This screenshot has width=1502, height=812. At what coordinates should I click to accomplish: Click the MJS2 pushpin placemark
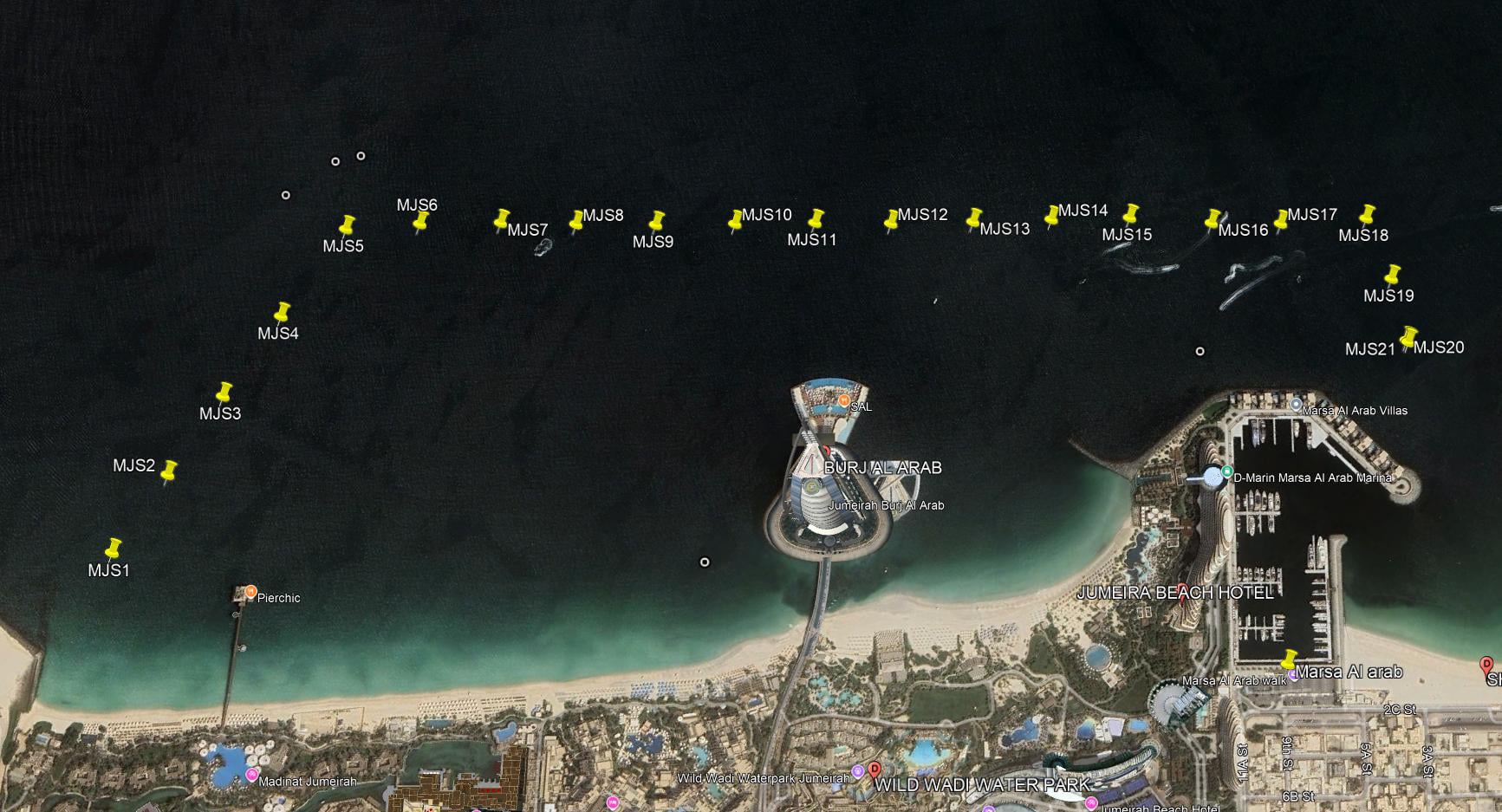pyautogui.click(x=169, y=471)
